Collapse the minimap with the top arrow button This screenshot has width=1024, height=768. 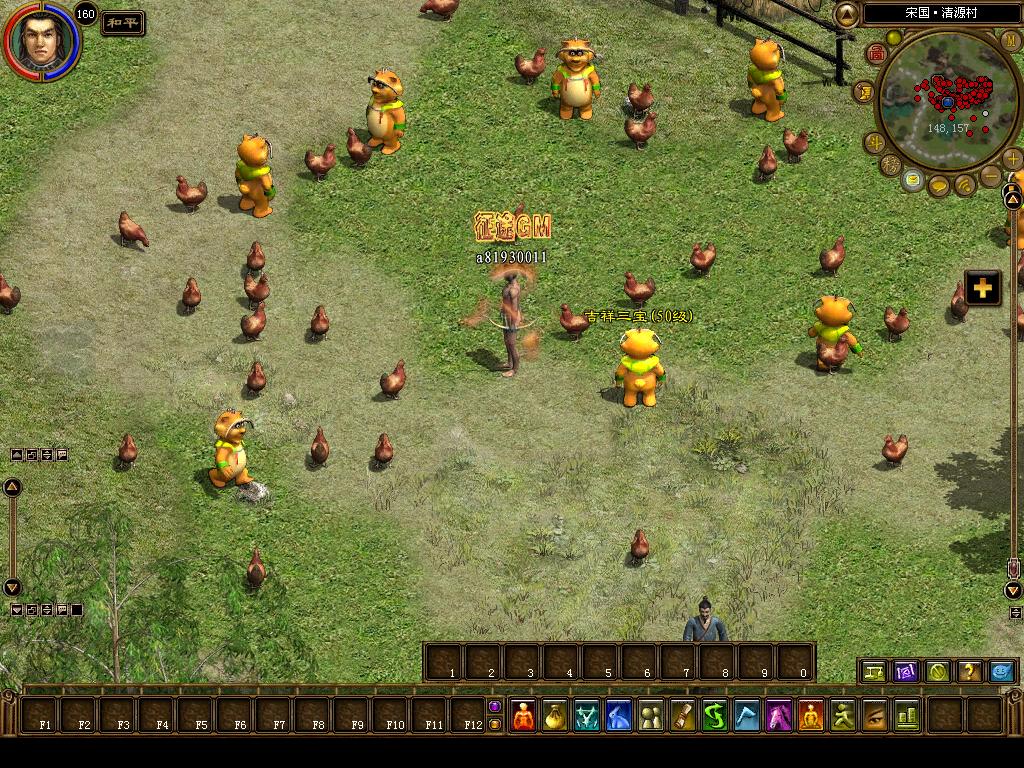pyautogui.click(x=847, y=14)
